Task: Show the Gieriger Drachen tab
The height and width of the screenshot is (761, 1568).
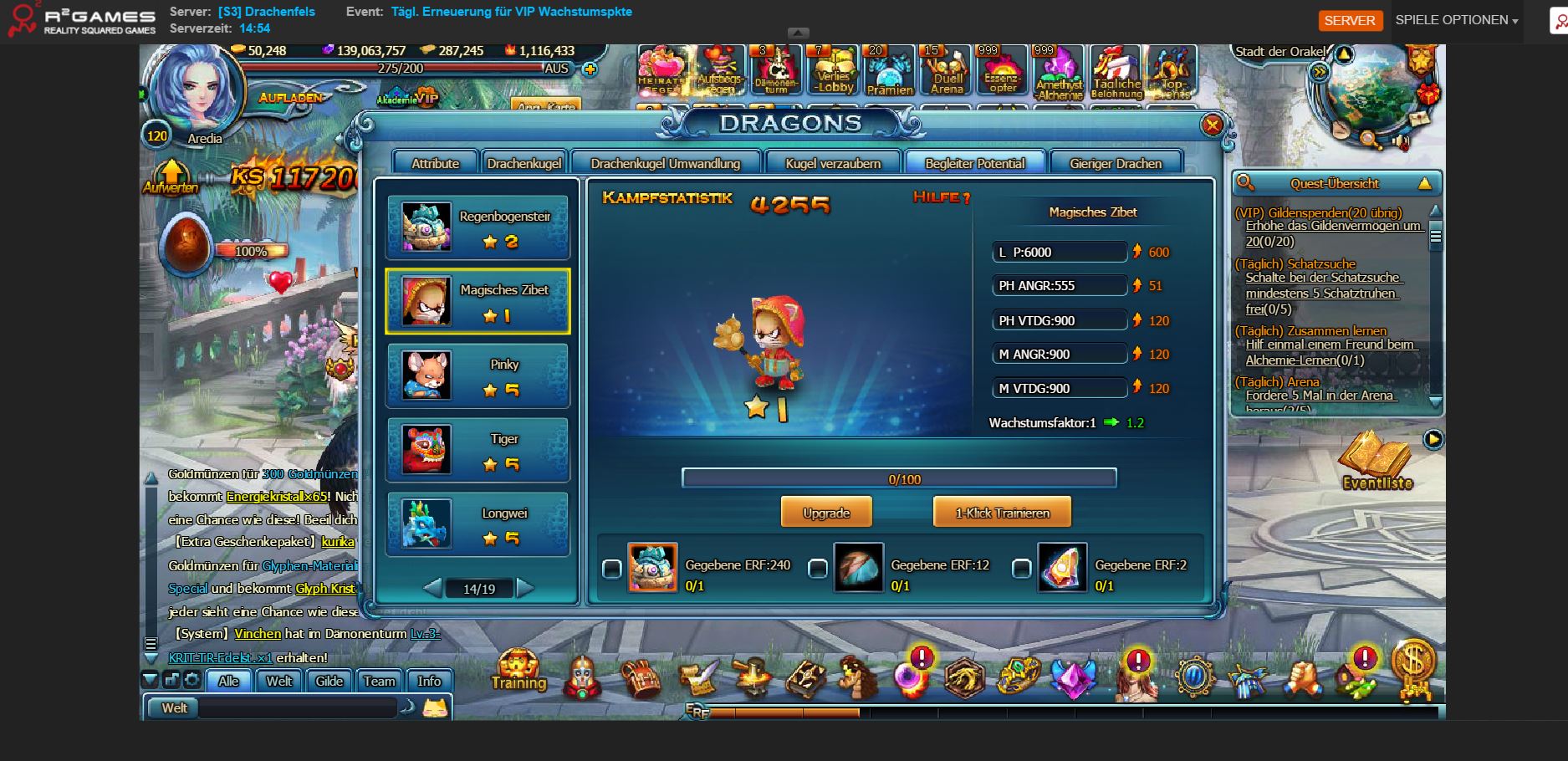Action: click(1116, 163)
